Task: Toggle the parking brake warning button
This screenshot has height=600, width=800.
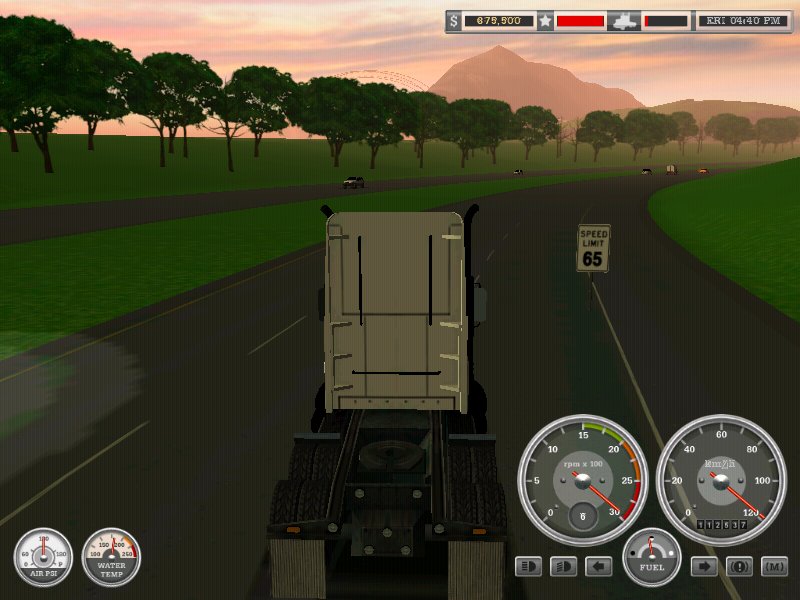Action: pos(739,567)
